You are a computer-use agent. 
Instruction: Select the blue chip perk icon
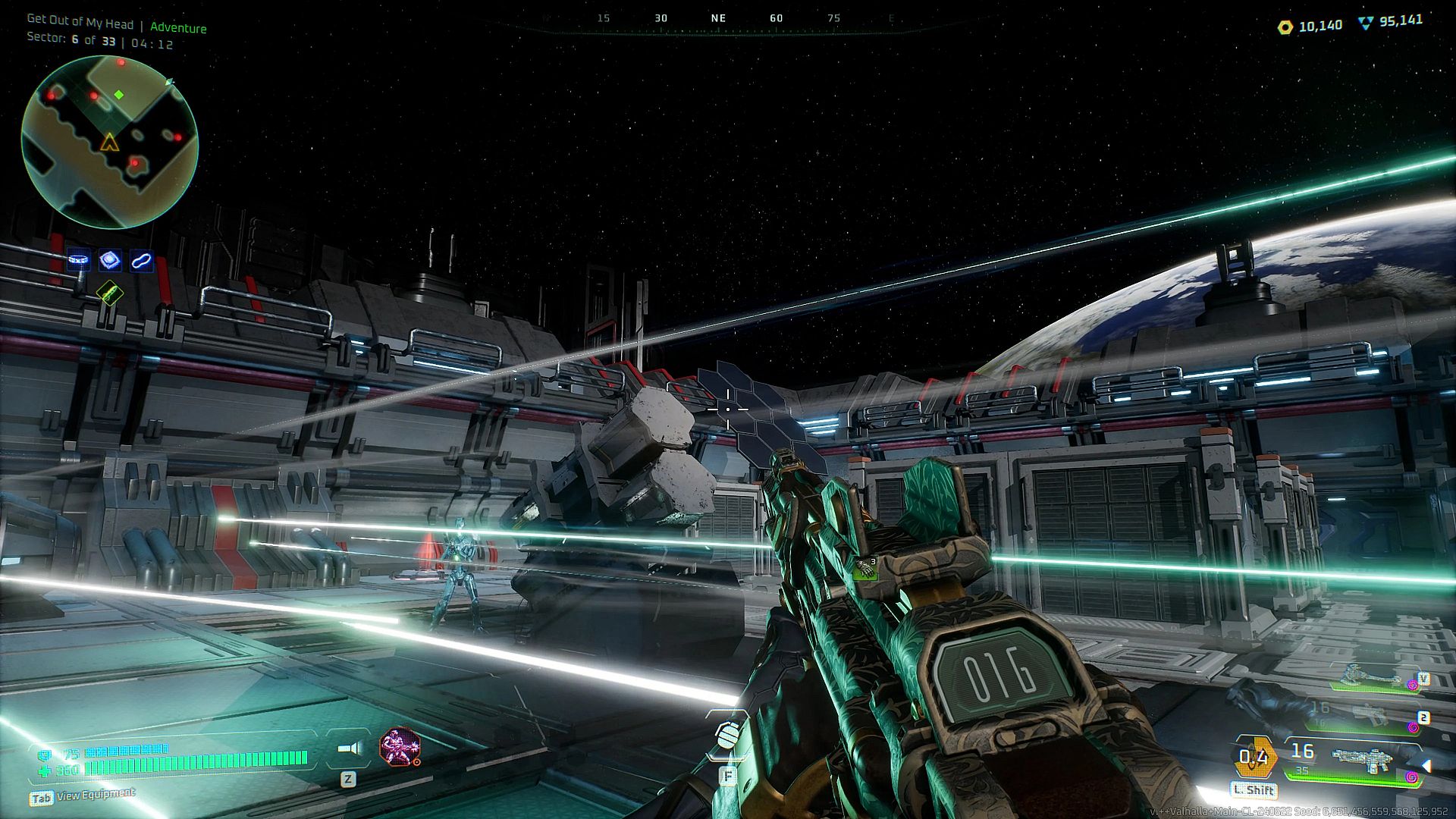point(110,260)
